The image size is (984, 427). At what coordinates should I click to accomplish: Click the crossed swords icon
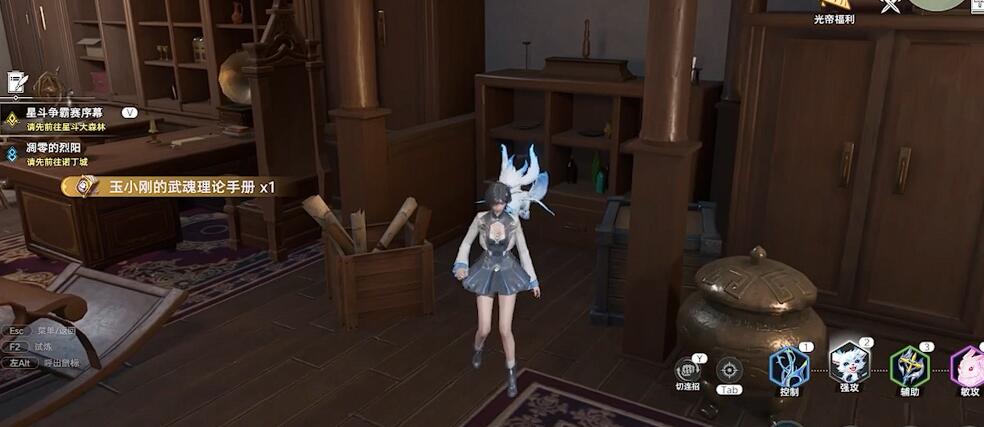click(890, 6)
